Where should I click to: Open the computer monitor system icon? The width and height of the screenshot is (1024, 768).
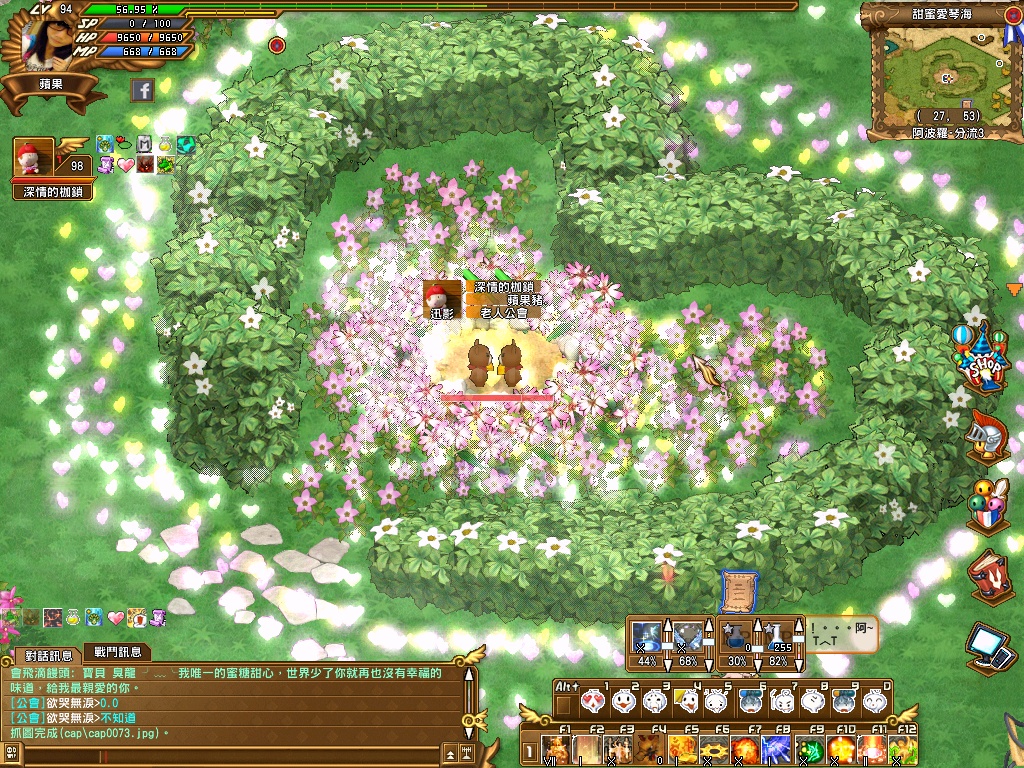tap(990, 647)
